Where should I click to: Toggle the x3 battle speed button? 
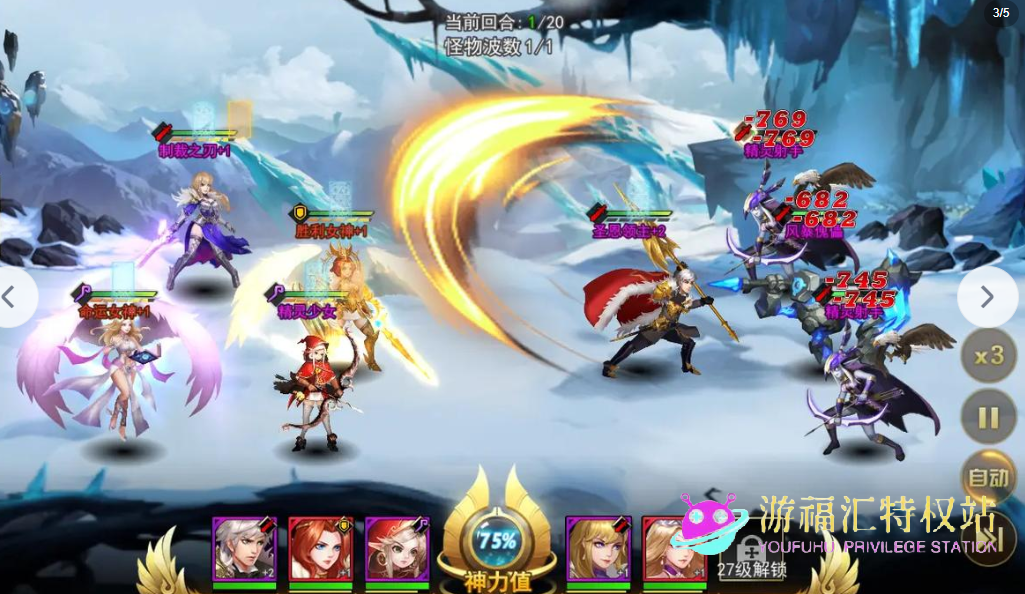(989, 356)
